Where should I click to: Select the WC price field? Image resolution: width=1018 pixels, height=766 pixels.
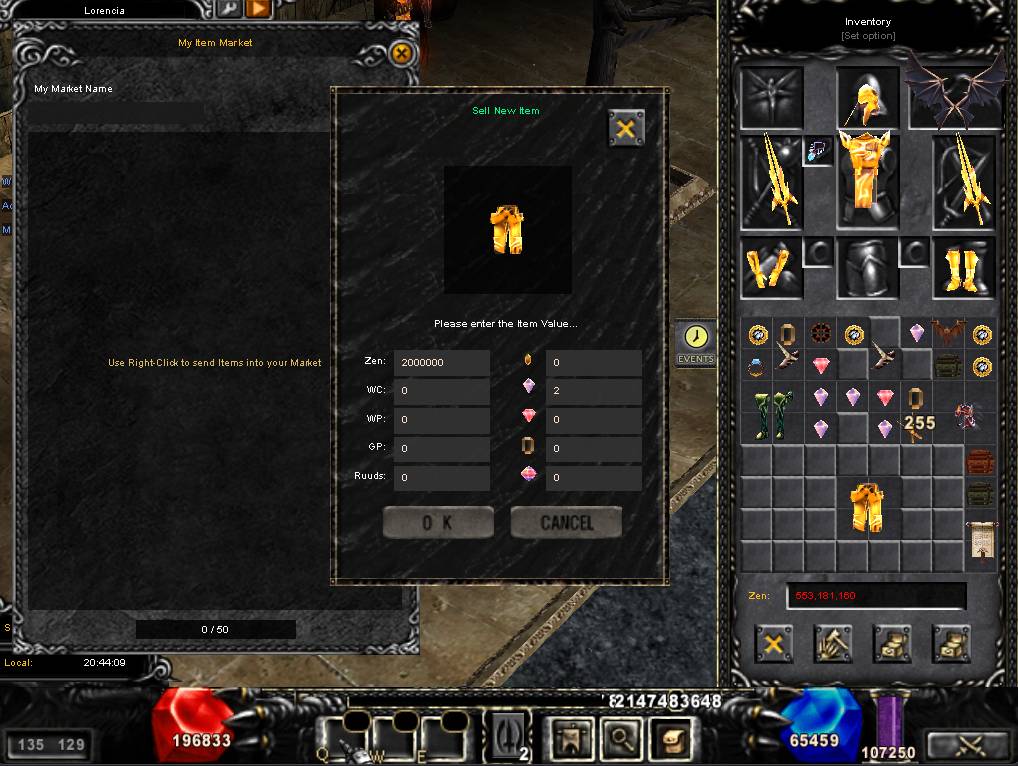pos(441,392)
